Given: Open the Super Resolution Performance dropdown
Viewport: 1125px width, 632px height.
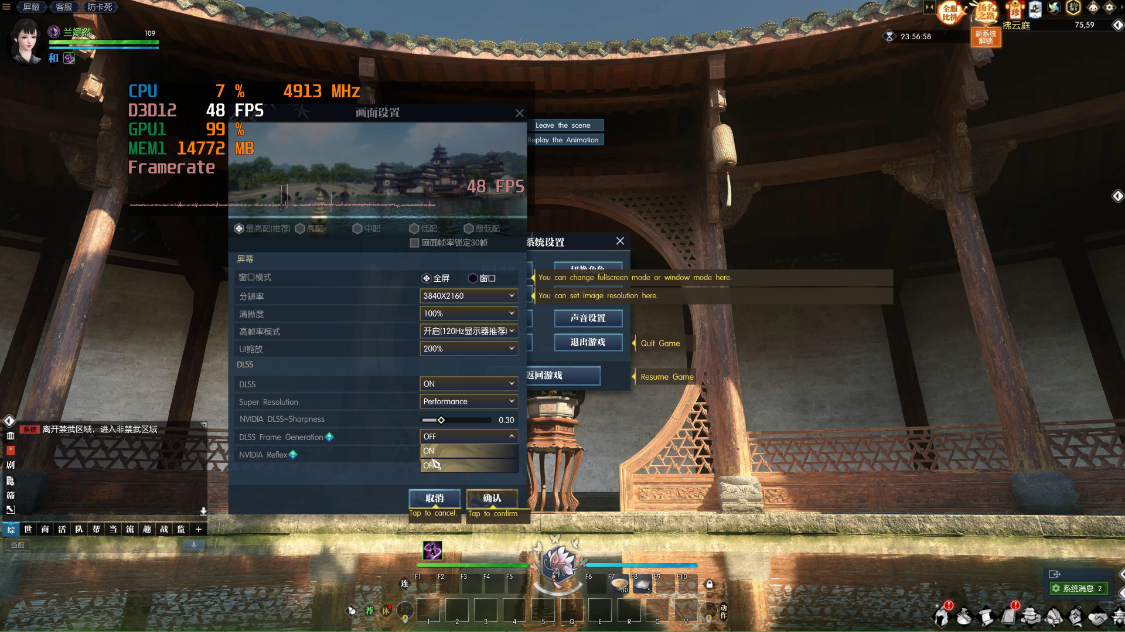Looking at the screenshot, I should [469, 402].
